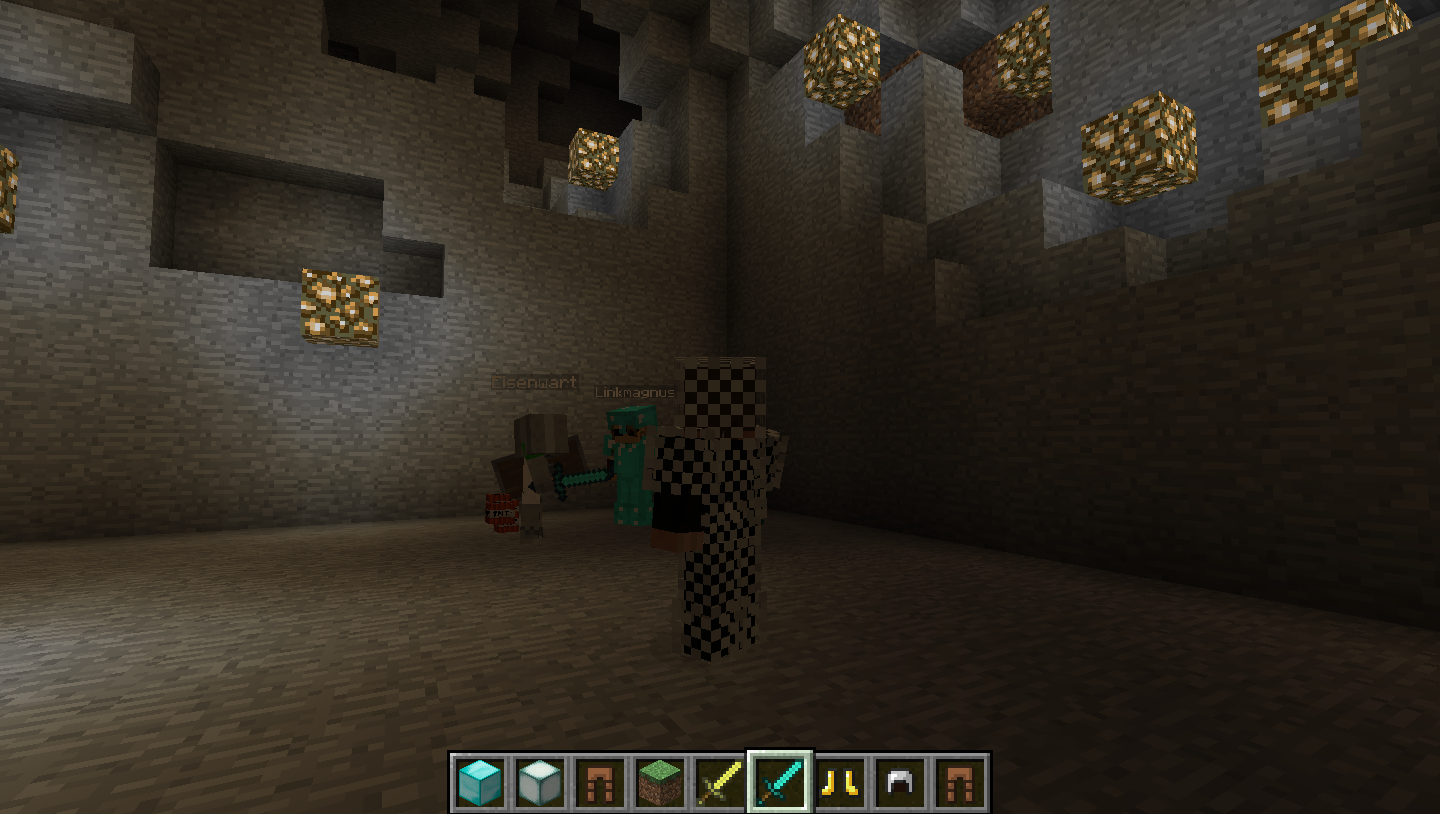Switch to the gold sword slot
The height and width of the screenshot is (814, 1440).
click(719, 782)
